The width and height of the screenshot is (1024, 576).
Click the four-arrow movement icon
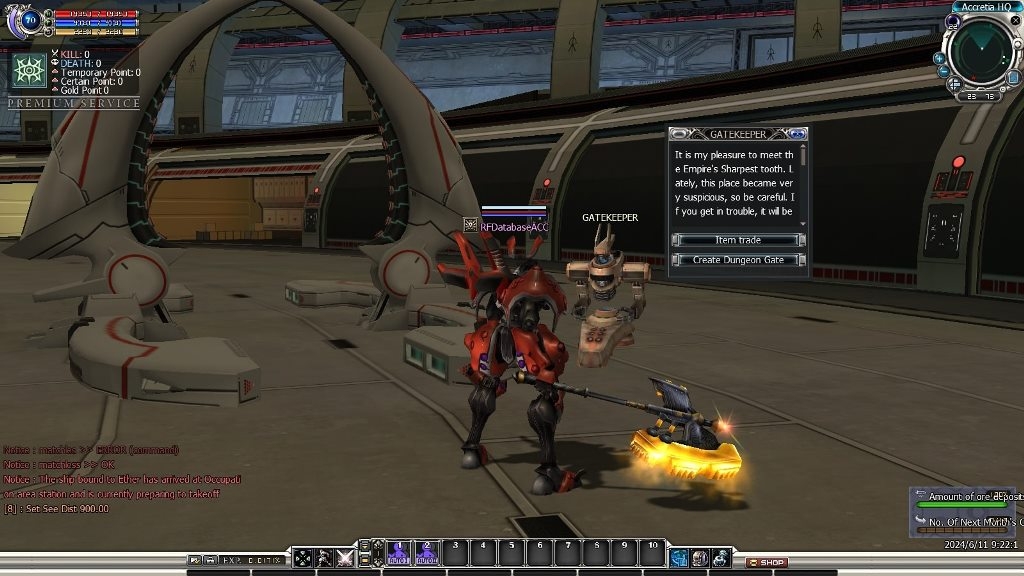pos(302,558)
